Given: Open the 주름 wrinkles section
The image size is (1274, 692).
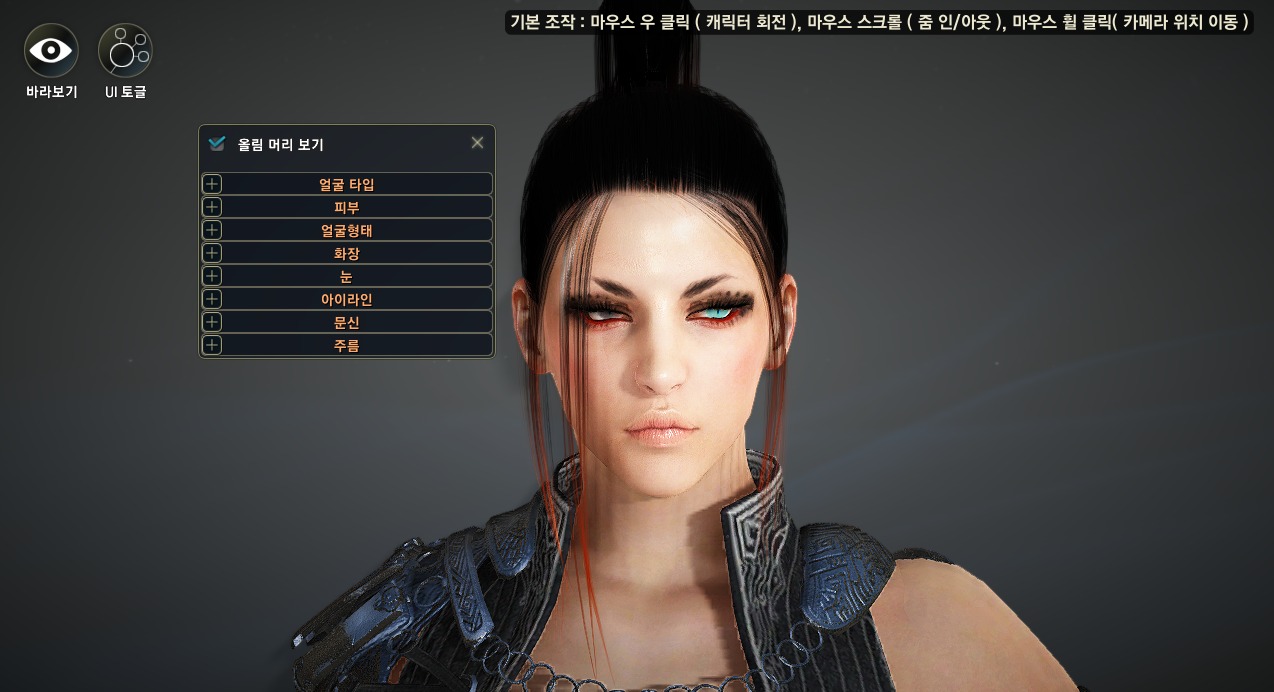Looking at the screenshot, I should [x=346, y=345].
